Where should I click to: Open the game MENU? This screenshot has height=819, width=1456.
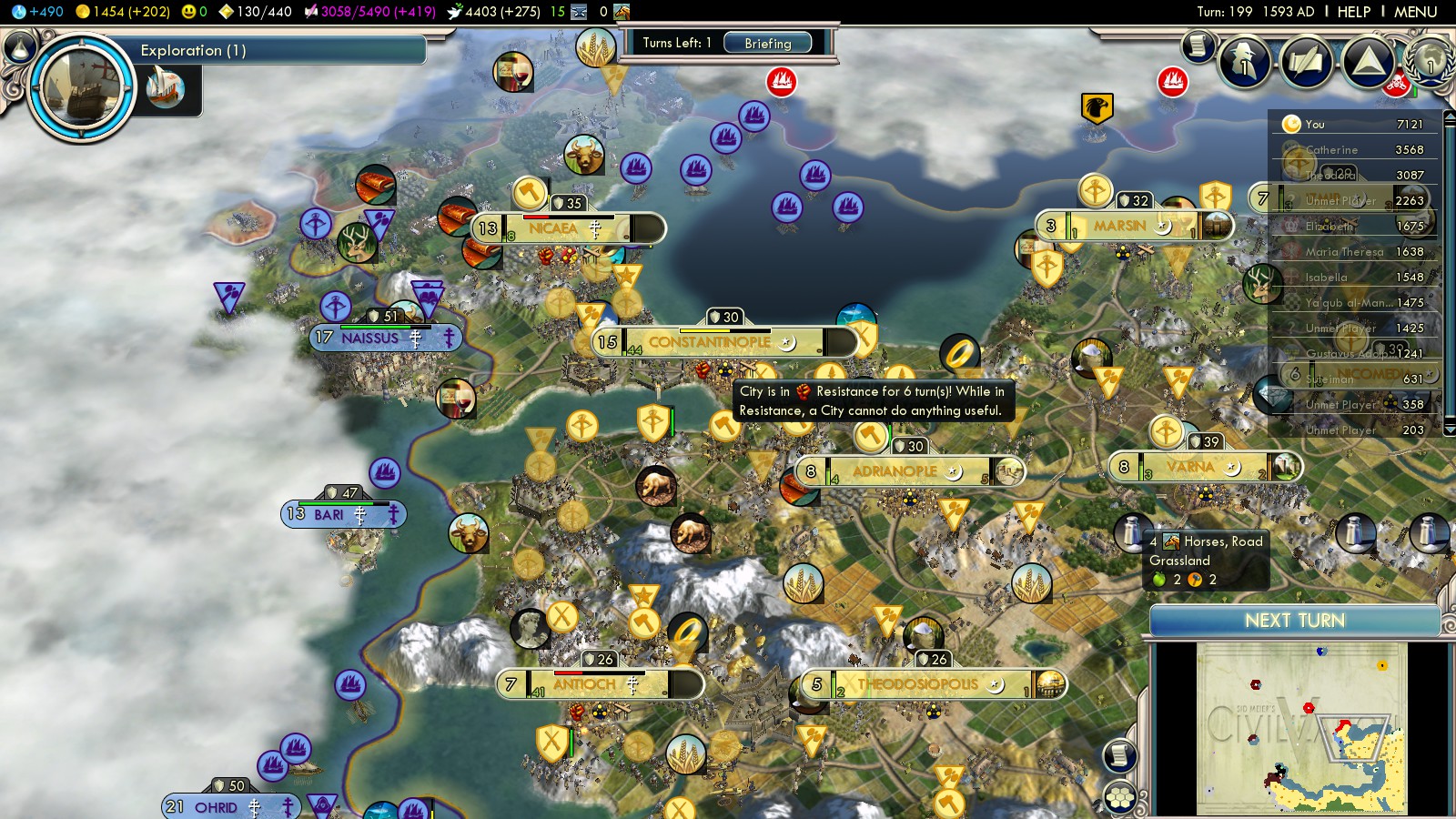click(1415, 12)
